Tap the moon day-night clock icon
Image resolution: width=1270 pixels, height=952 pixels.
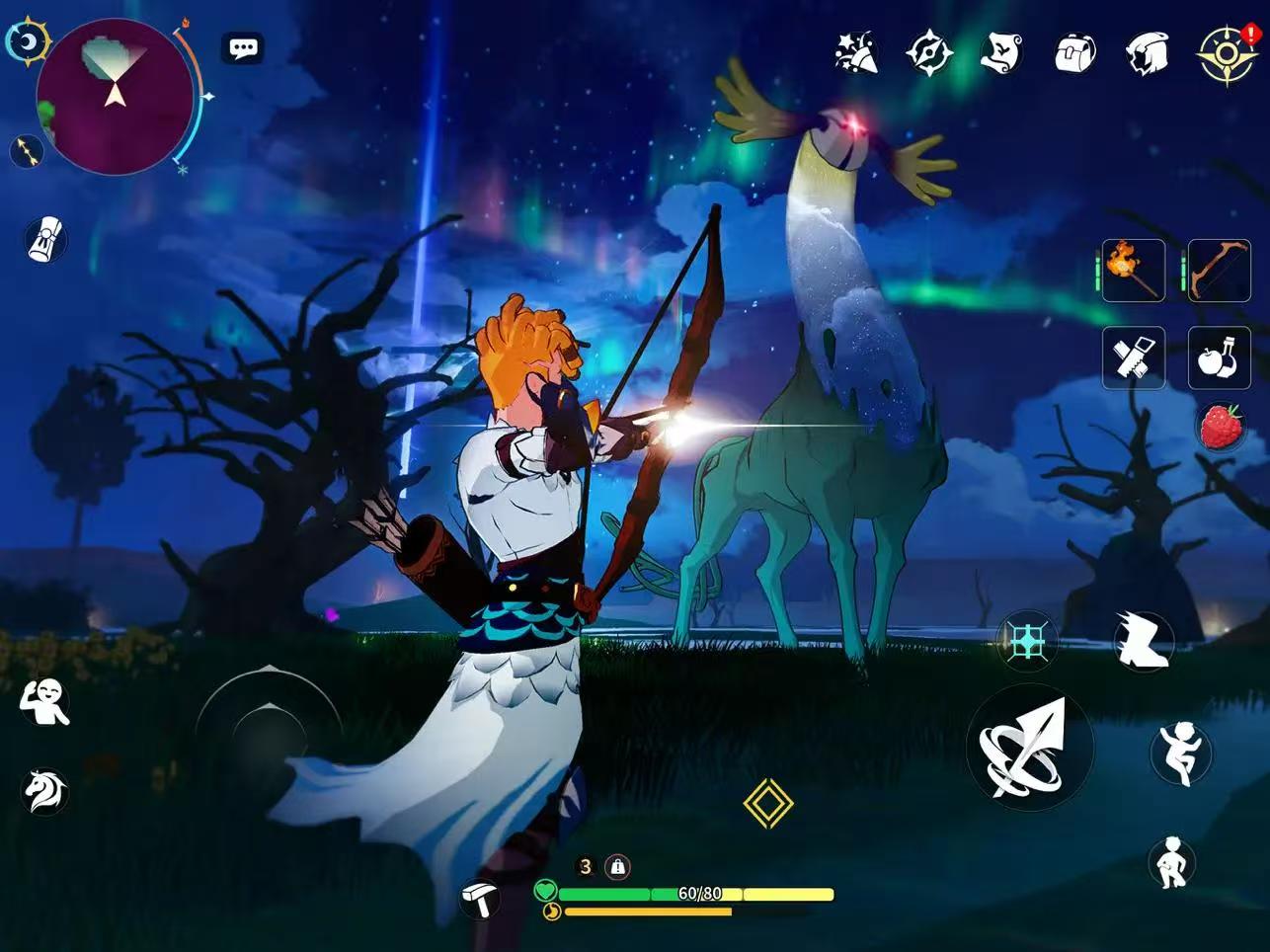pos(29,42)
